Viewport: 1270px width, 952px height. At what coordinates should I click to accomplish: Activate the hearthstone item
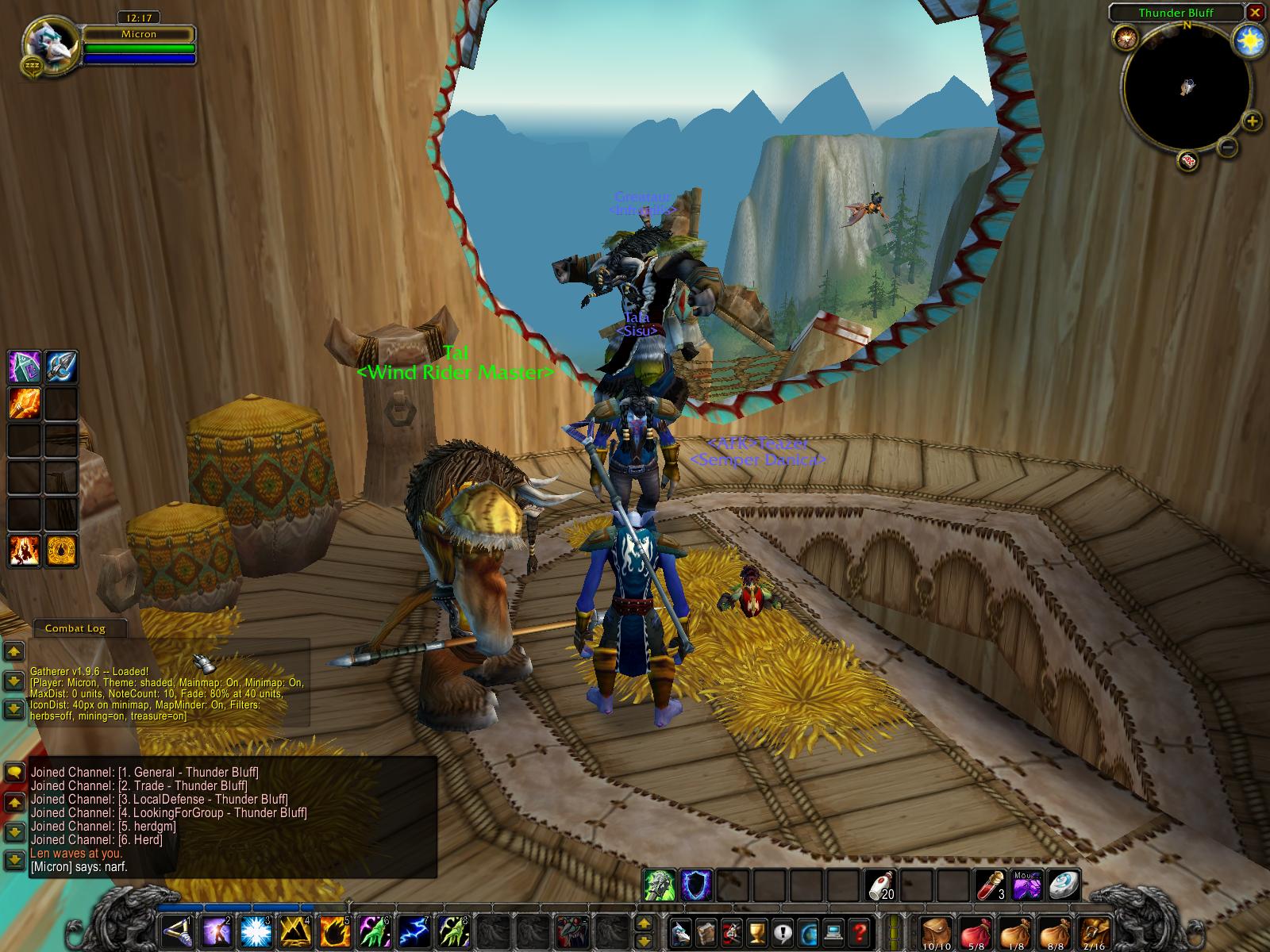coord(1062,885)
